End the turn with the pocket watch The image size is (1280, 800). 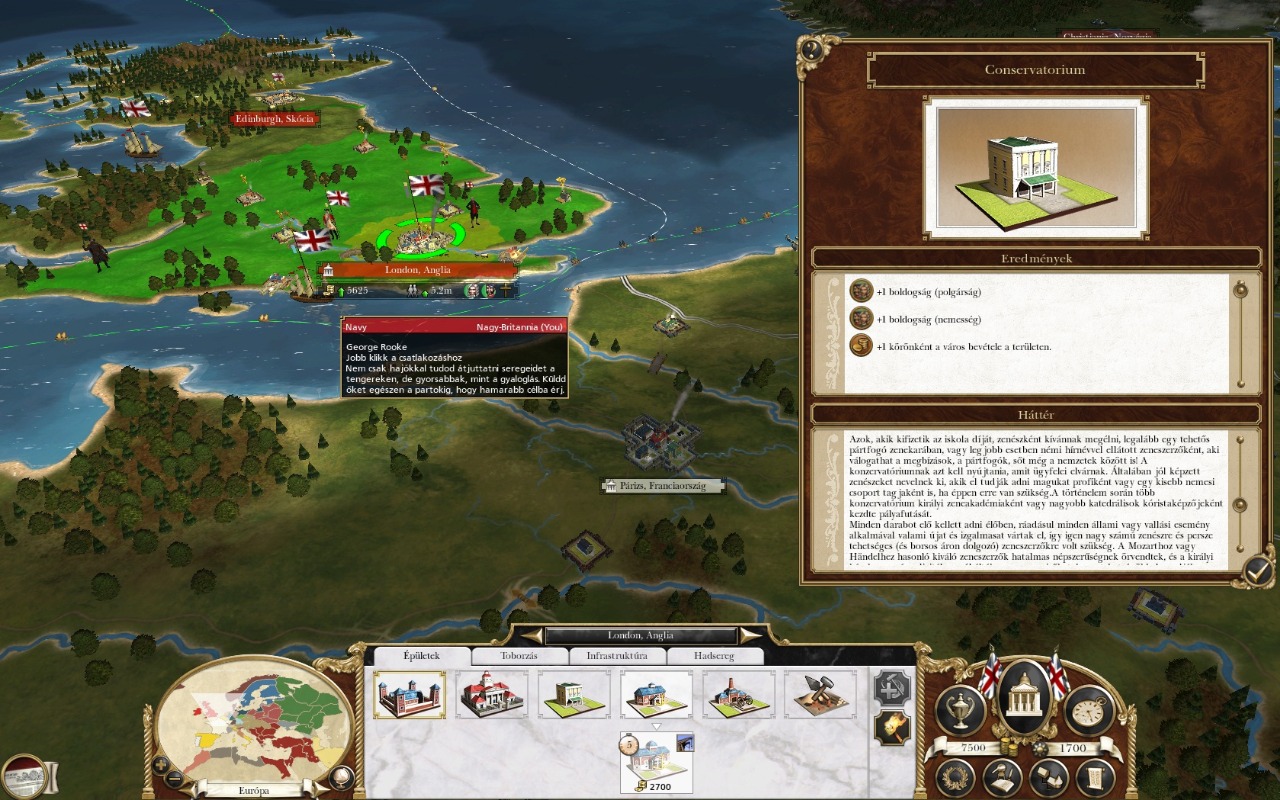[x=1088, y=710]
